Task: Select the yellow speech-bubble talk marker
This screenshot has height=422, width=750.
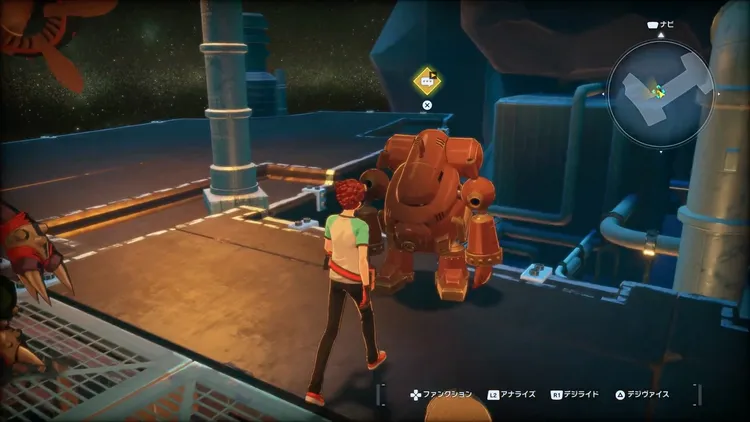Action: 427,79
